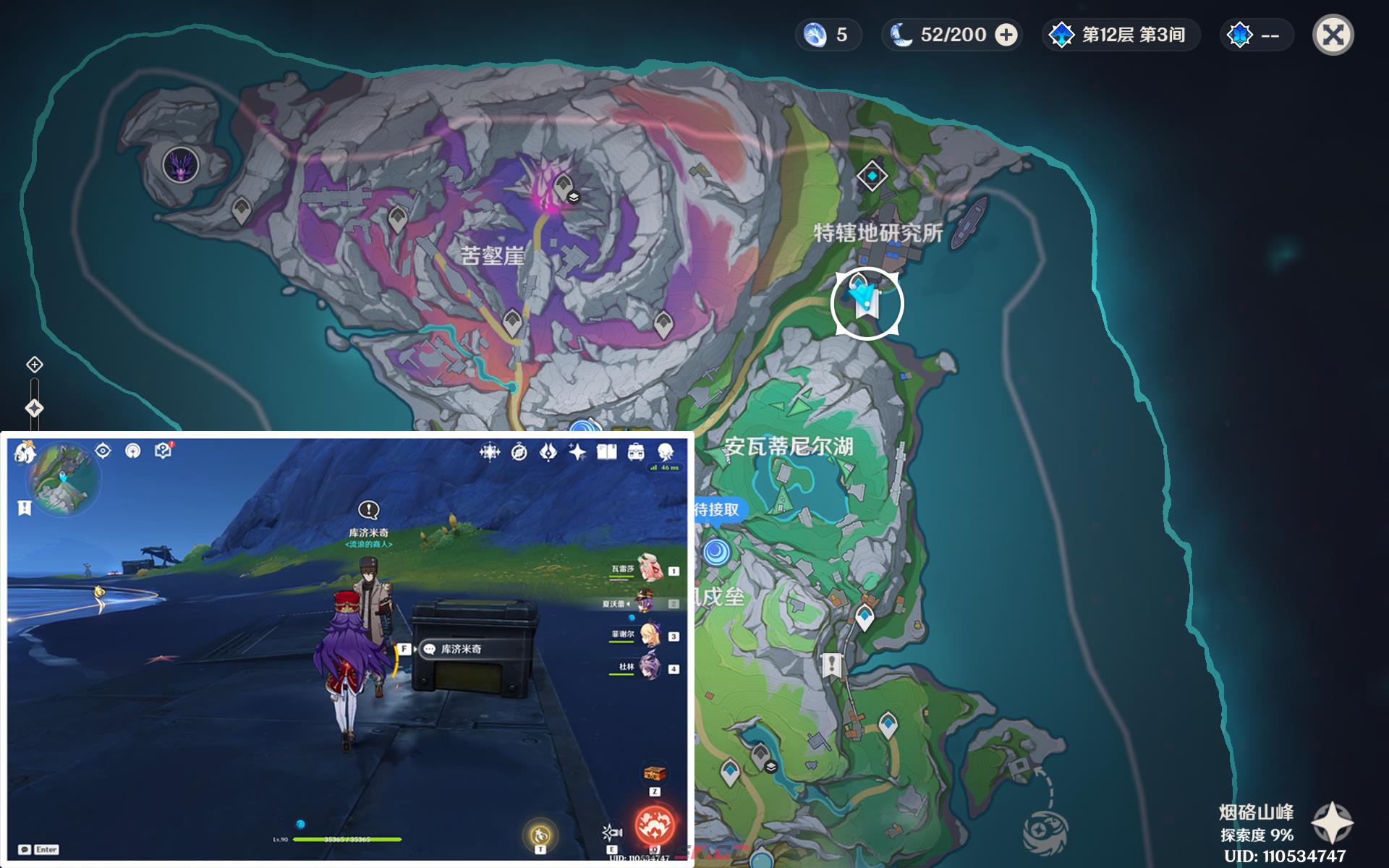The height and width of the screenshot is (868, 1389).
Task: Select the glowing purple marker above 苦壑崖
Action: (x=550, y=190)
